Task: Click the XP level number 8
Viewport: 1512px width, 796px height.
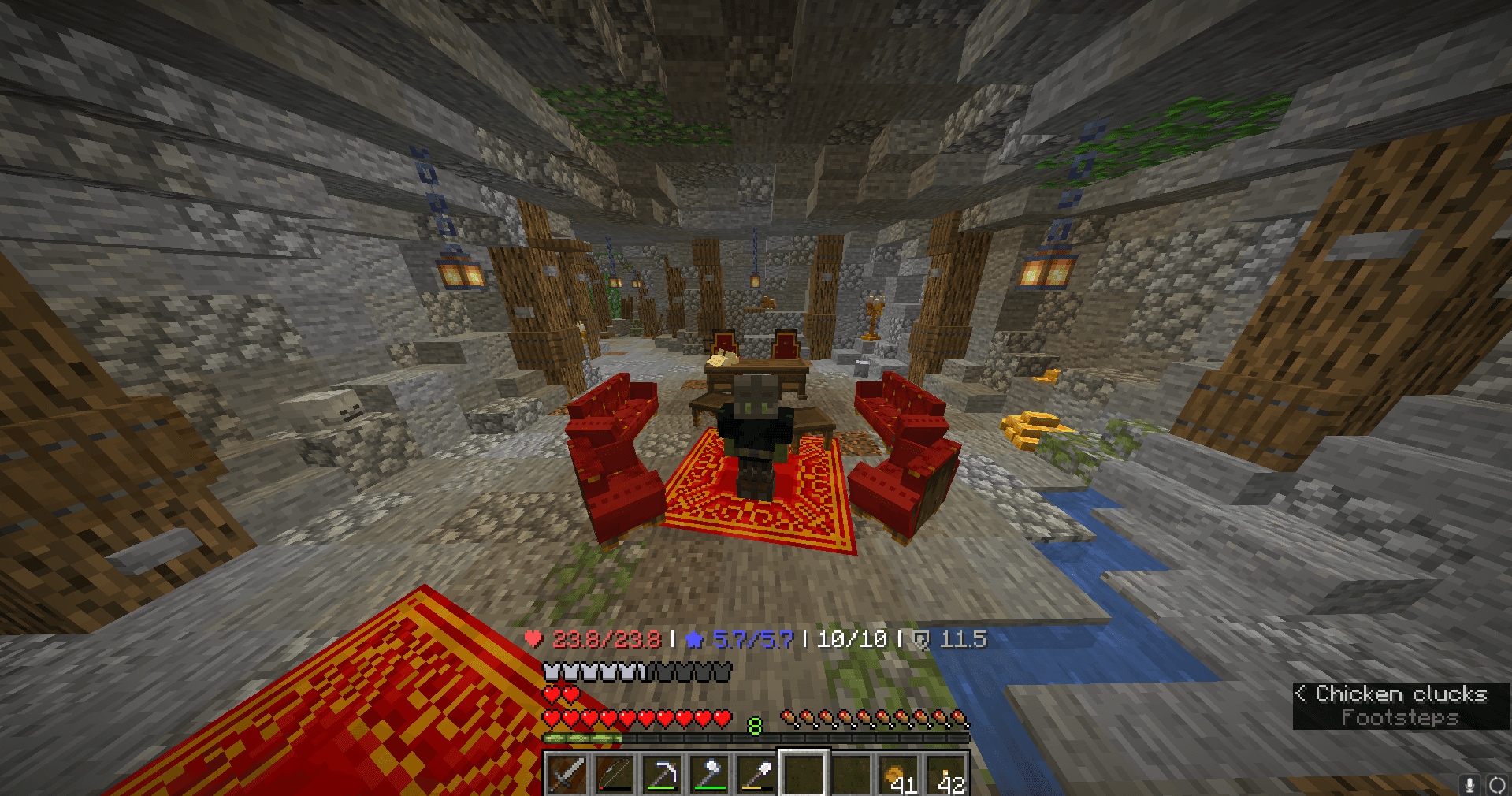Action: click(755, 724)
